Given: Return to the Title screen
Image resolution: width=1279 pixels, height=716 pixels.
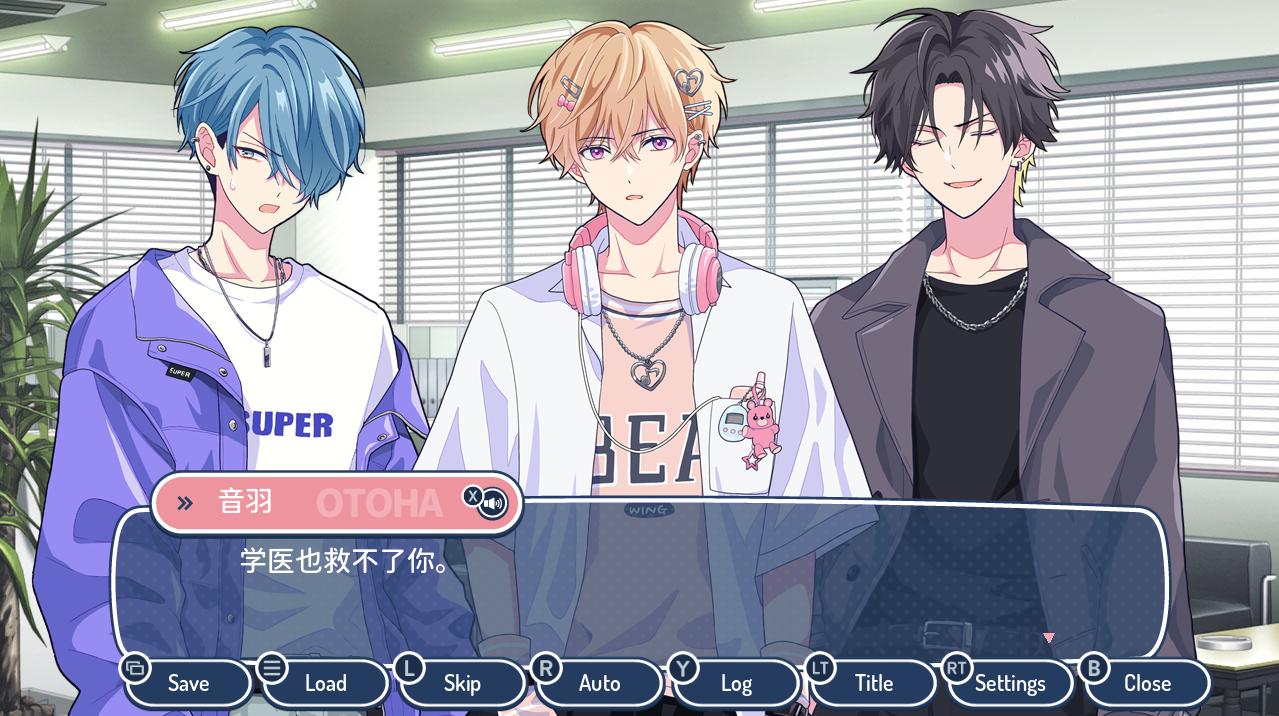Looking at the screenshot, I should coord(873,683).
